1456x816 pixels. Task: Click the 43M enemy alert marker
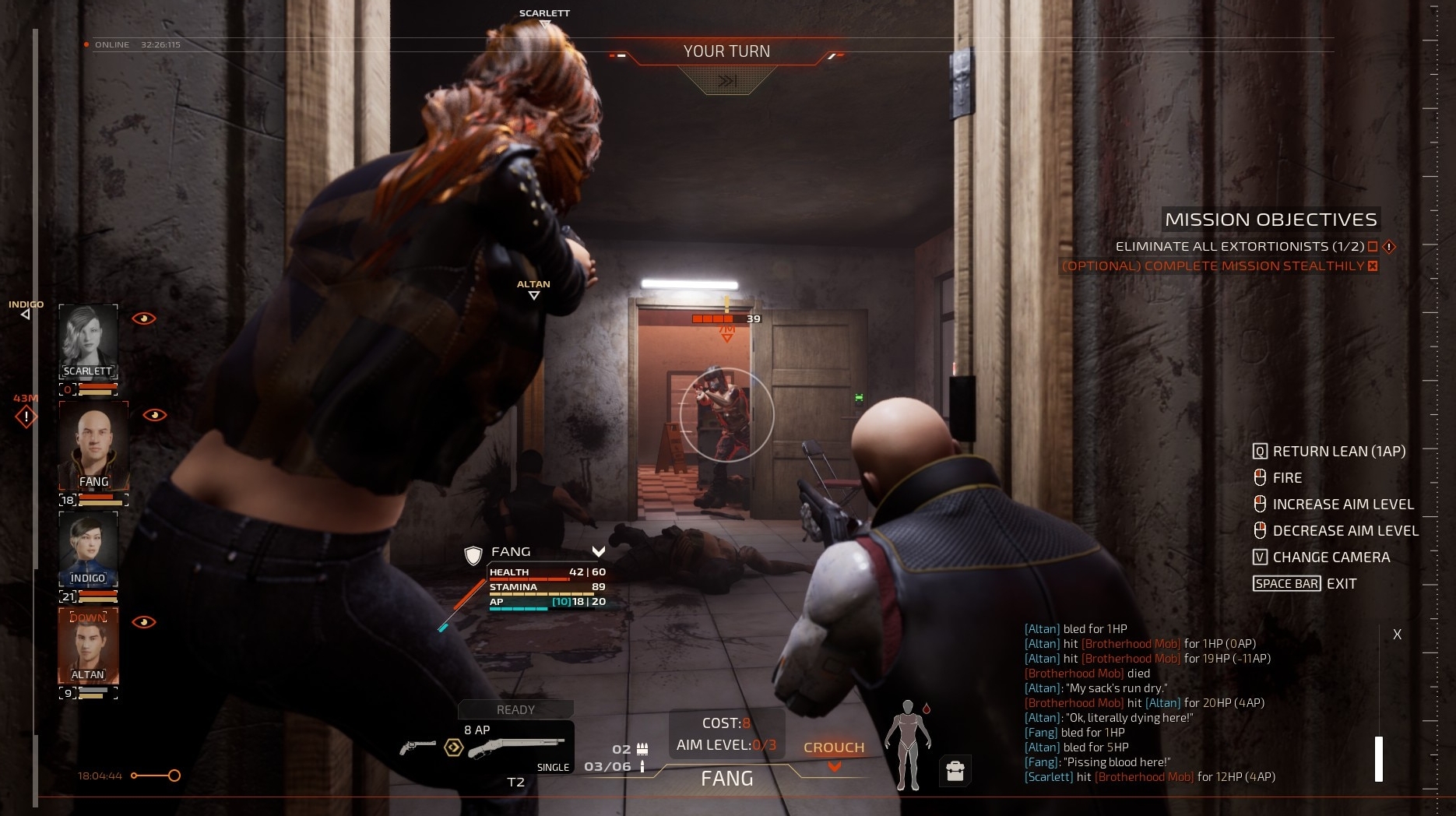(x=26, y=417)
